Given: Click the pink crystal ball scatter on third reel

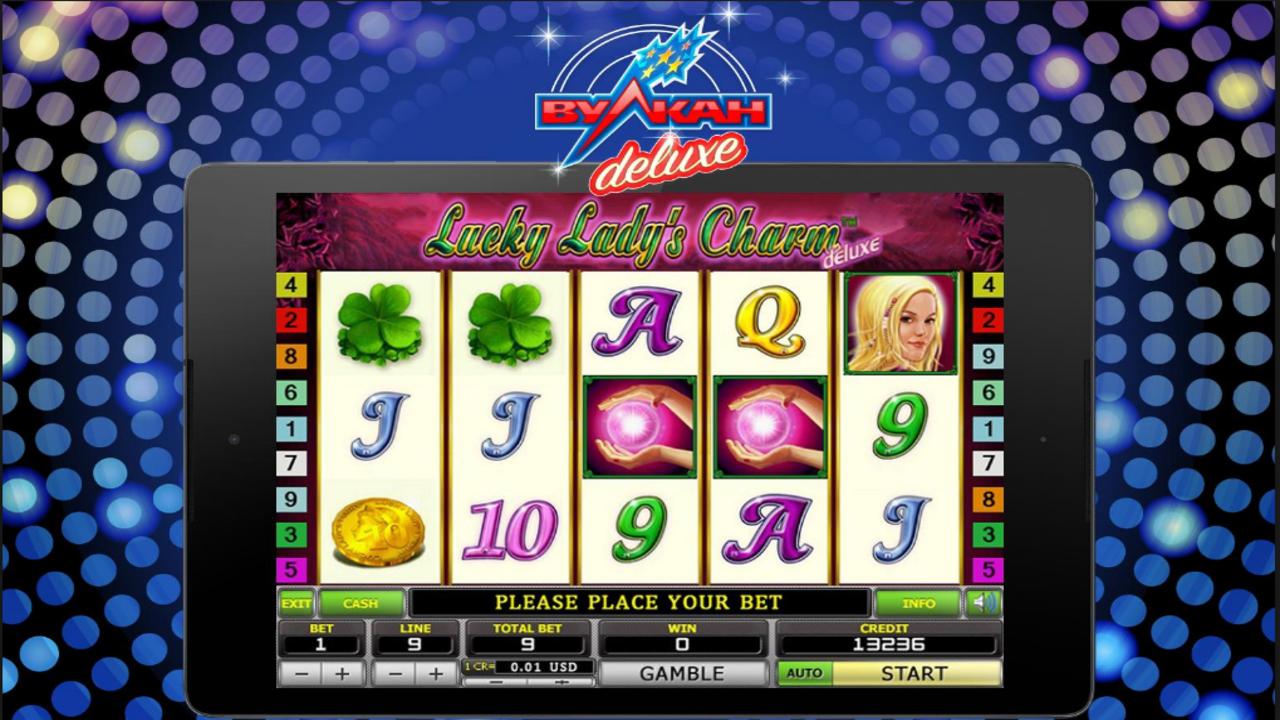Looking at the screenshot, I should (x=640, y=428).
